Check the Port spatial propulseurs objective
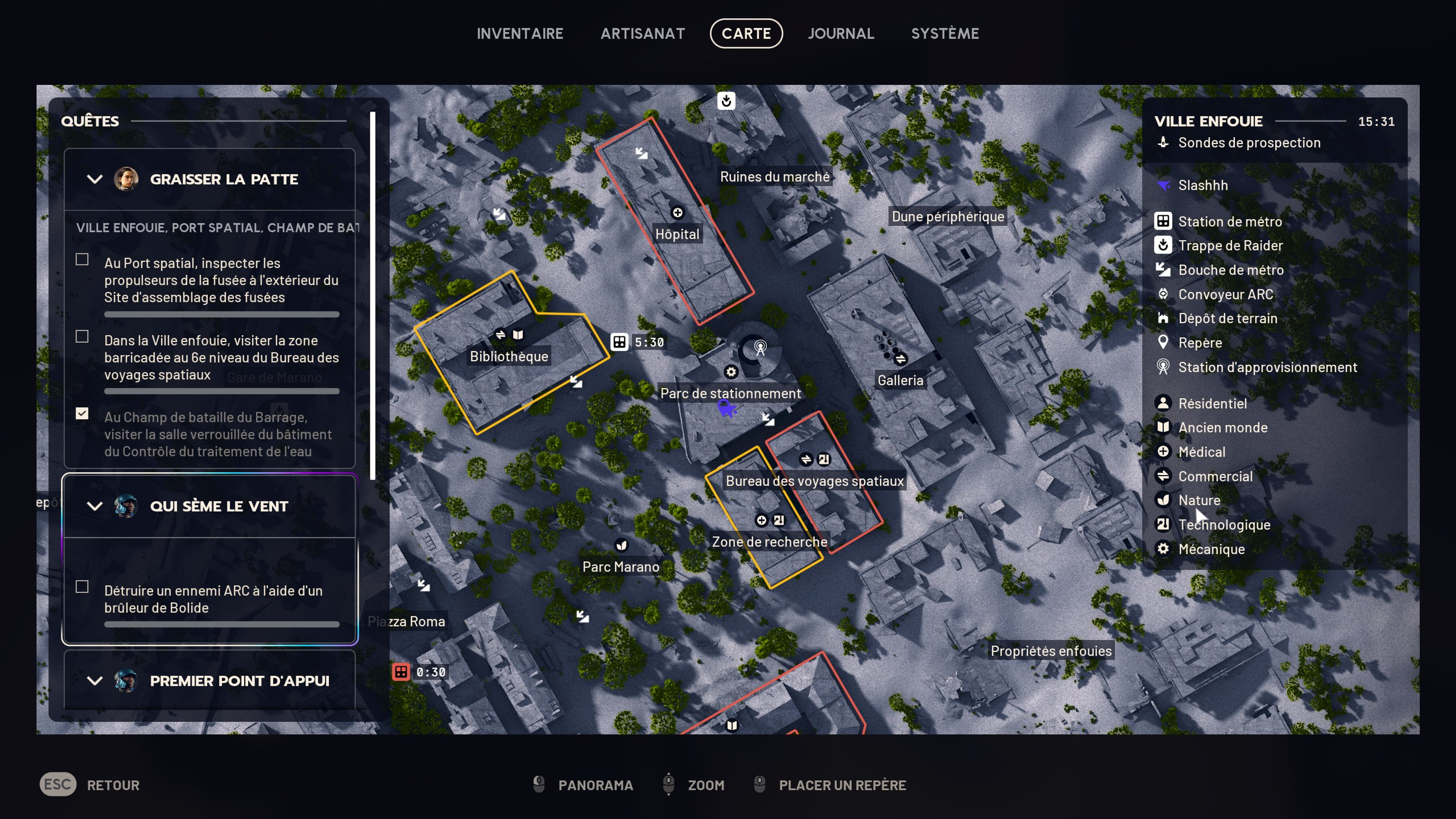Image resolution: width=1456 pixels, height=819 pixels. pyautogui.click(x=82, y=259)
